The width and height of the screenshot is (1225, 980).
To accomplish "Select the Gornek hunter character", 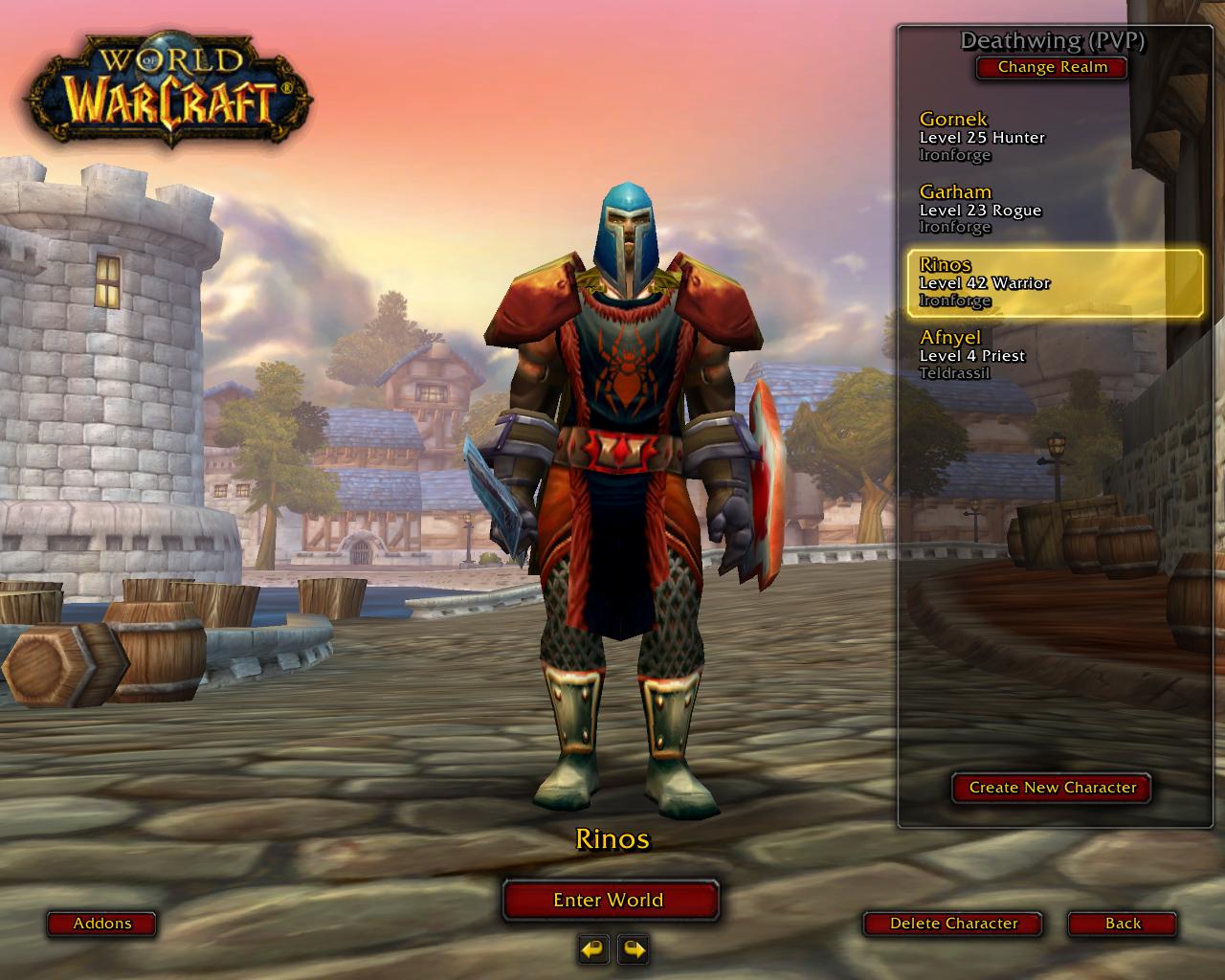I will click(1053, 137).
